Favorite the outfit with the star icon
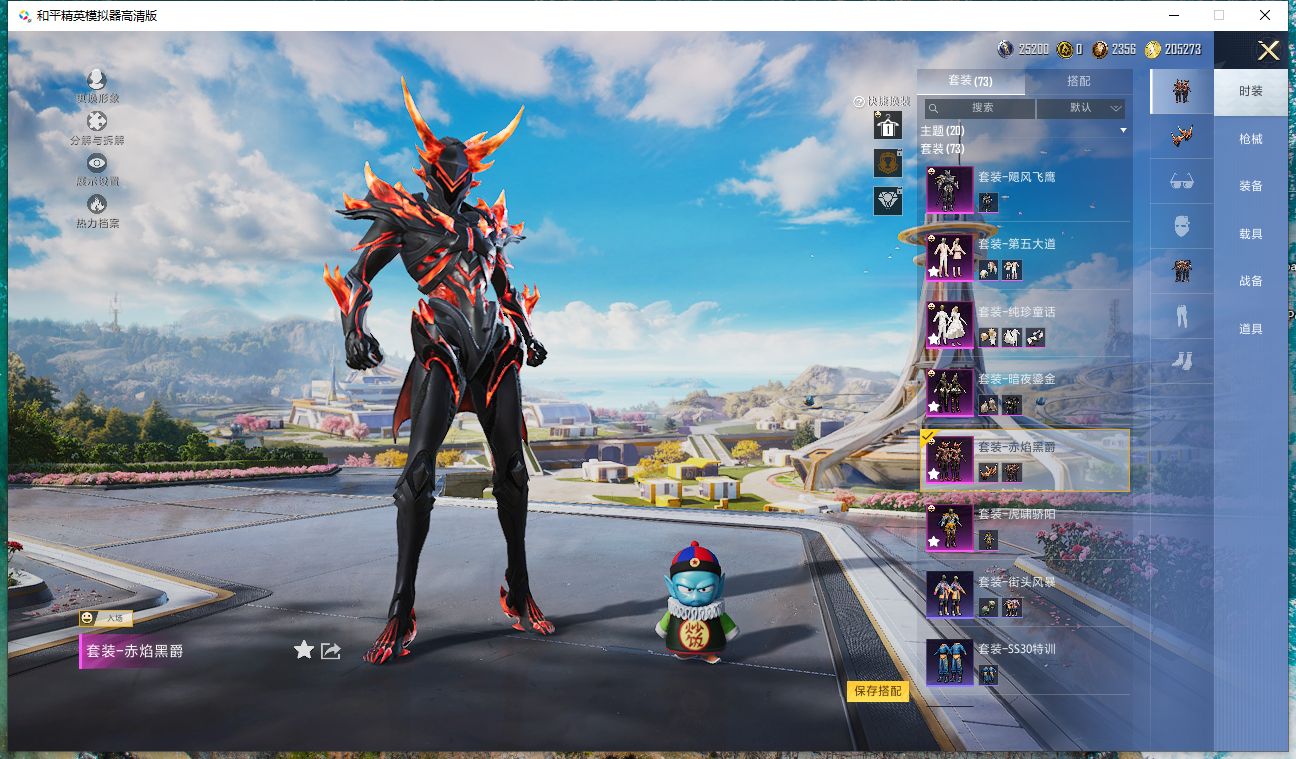Viewport: 1296px width, 759px height. [304, 651]
